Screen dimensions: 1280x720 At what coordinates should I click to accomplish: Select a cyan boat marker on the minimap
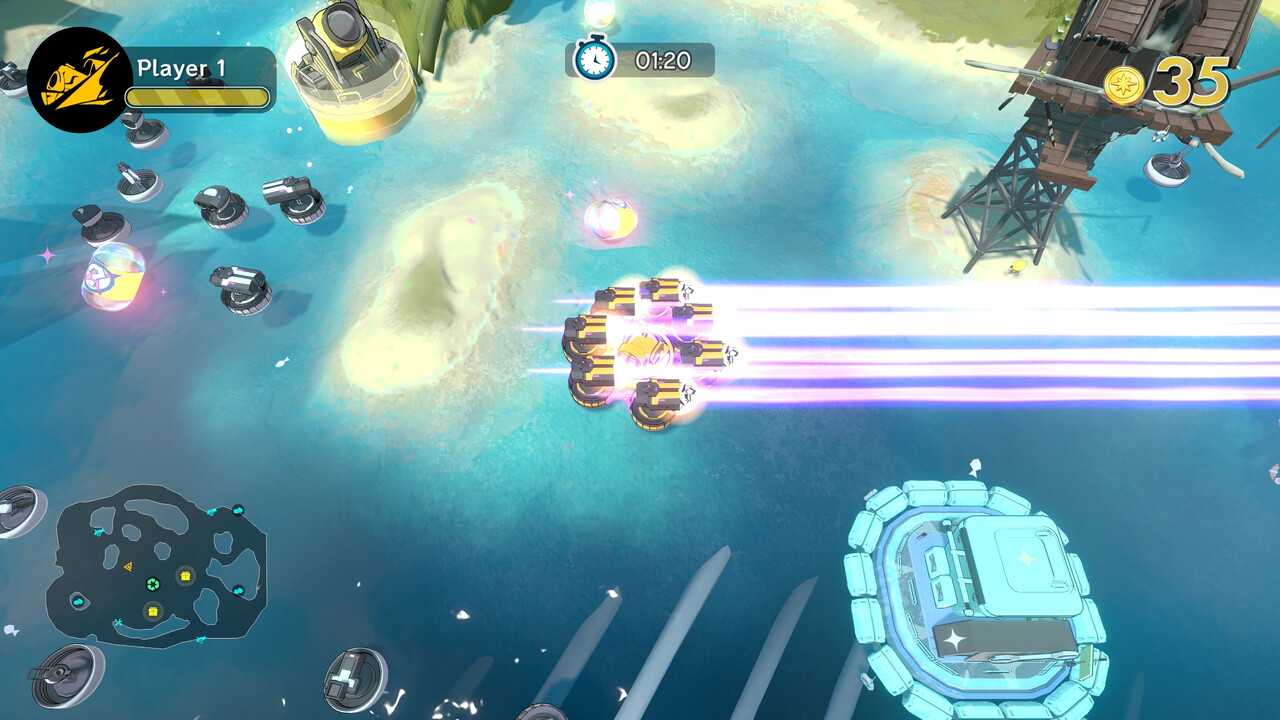click(97, 532)
